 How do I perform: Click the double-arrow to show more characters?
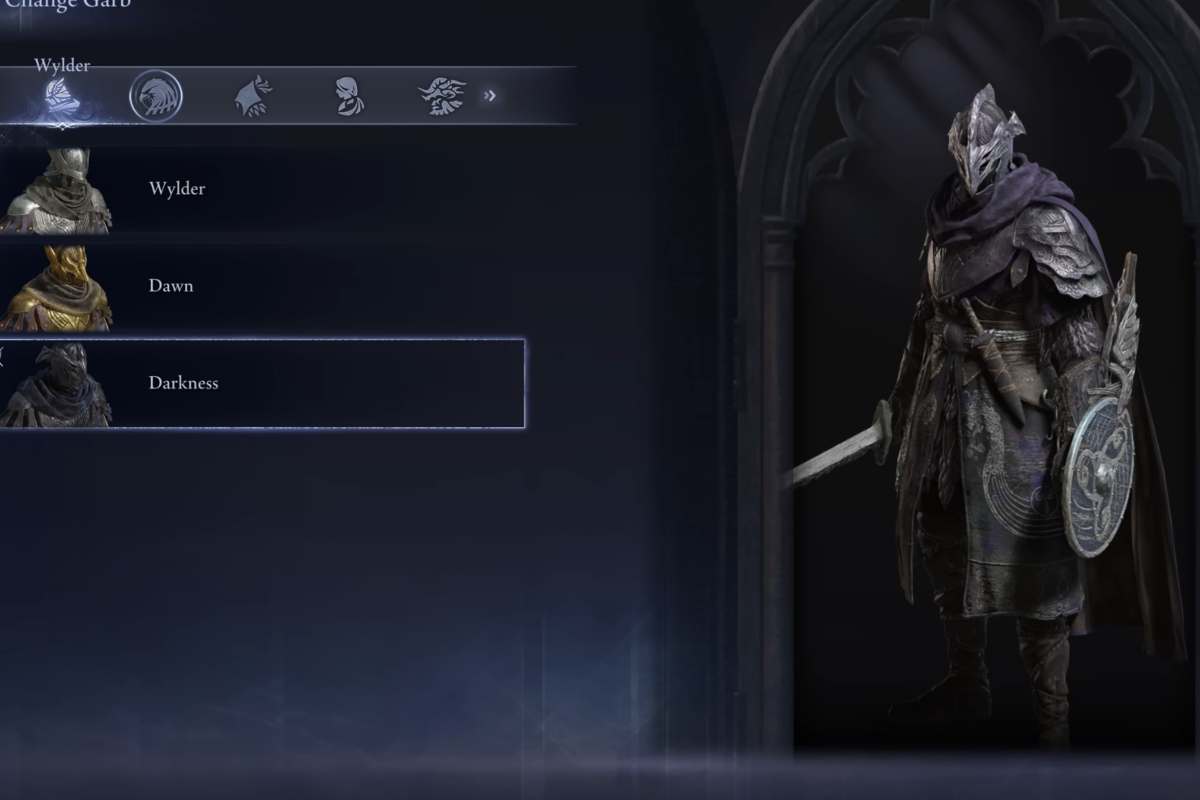[490, 96]
